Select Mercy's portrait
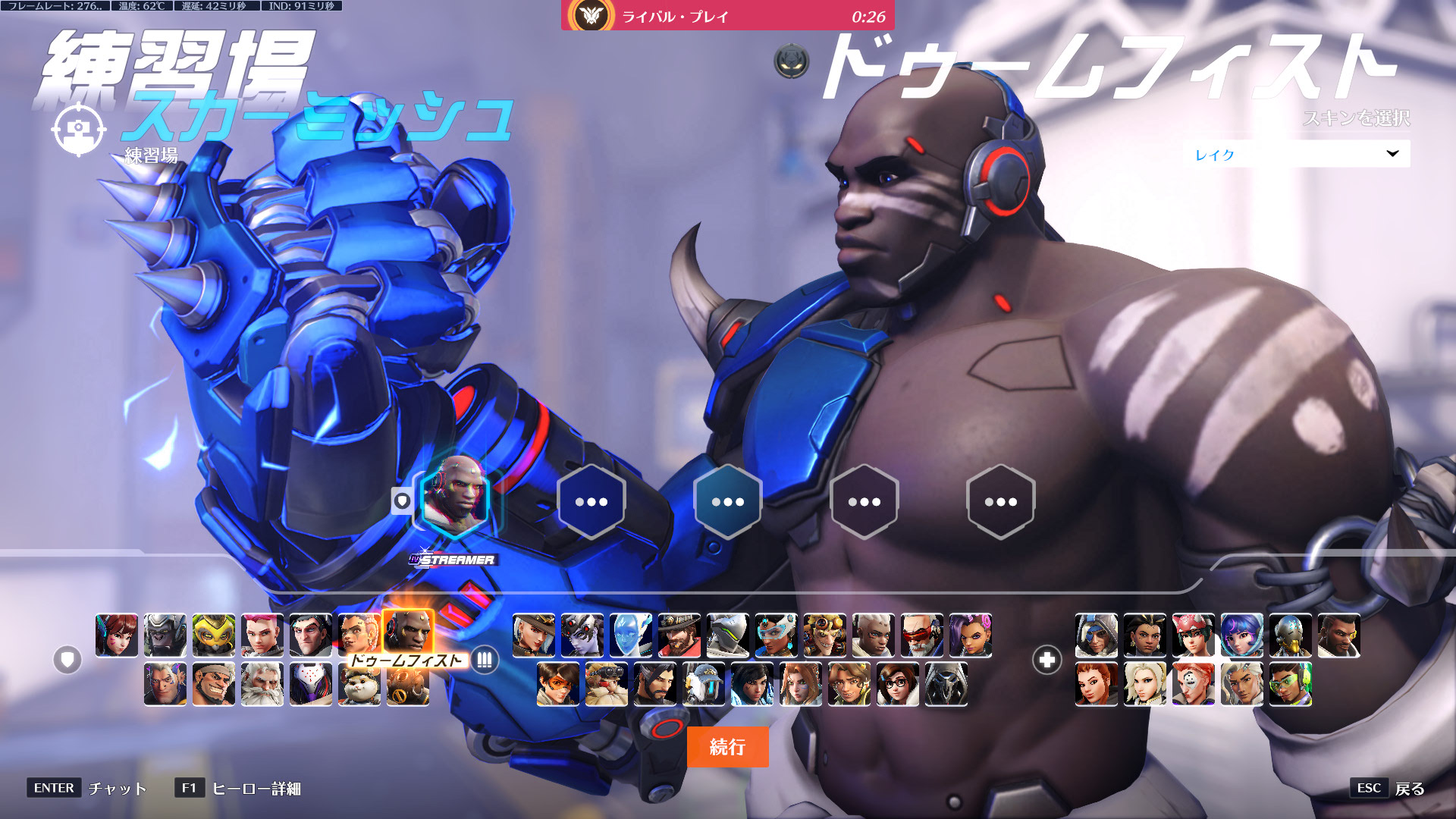 tap(1145, 684)
